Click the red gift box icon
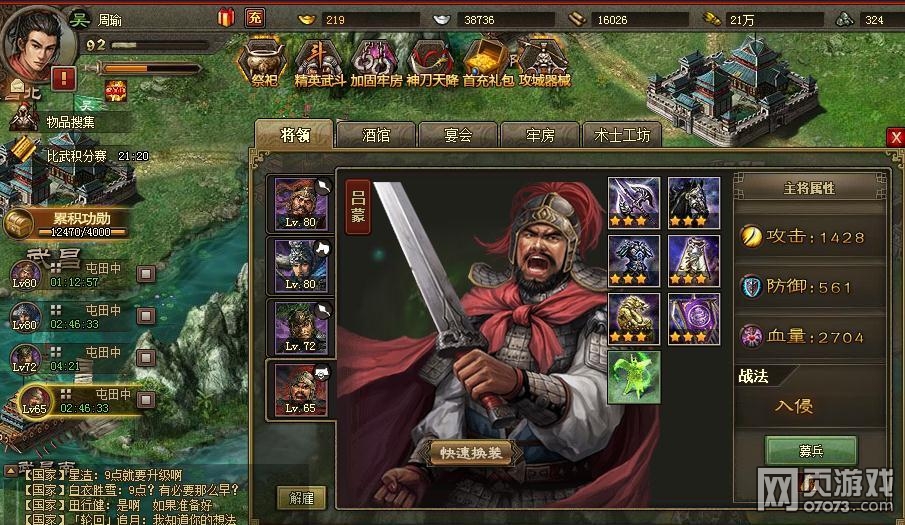Screen dimensions: 905x525 224,17
